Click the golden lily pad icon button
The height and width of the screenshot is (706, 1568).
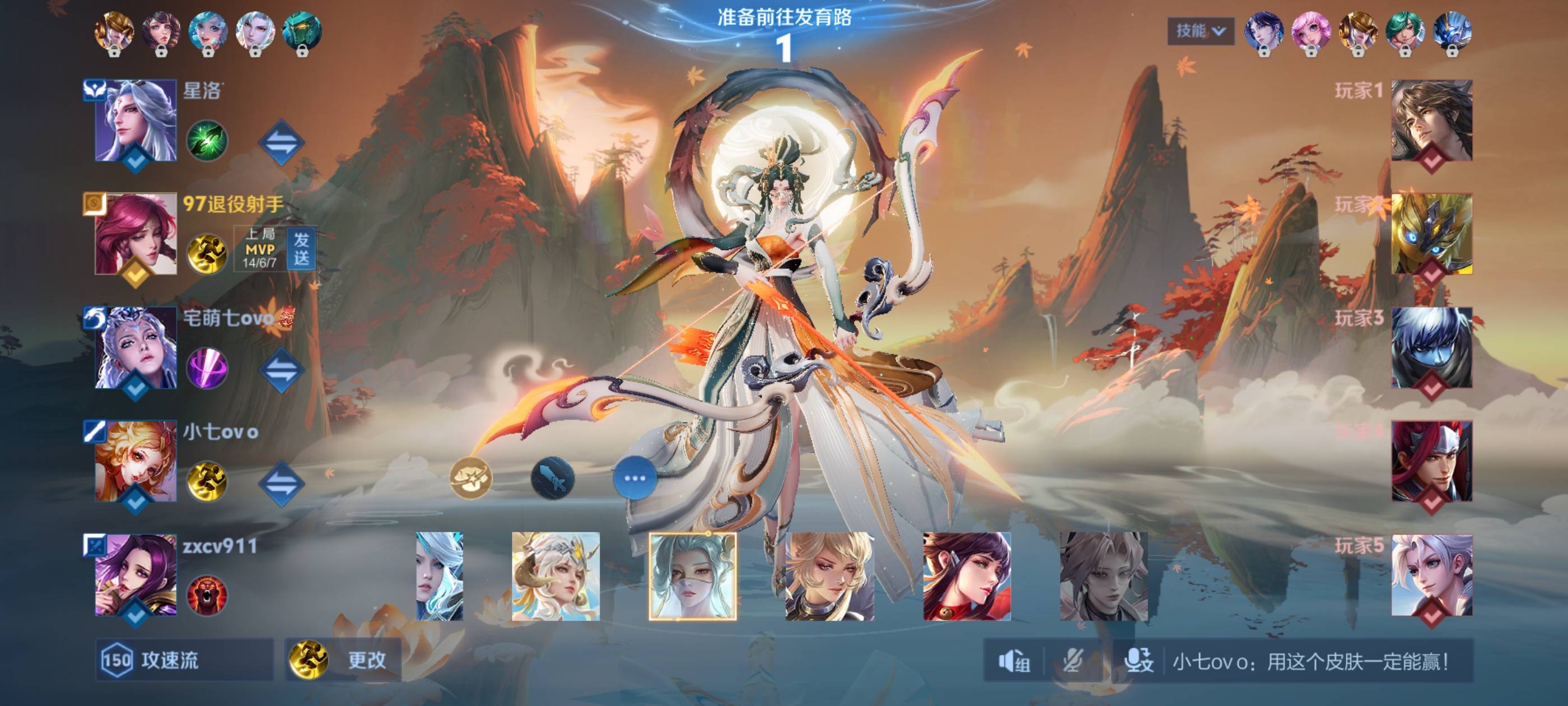point(470,478)
